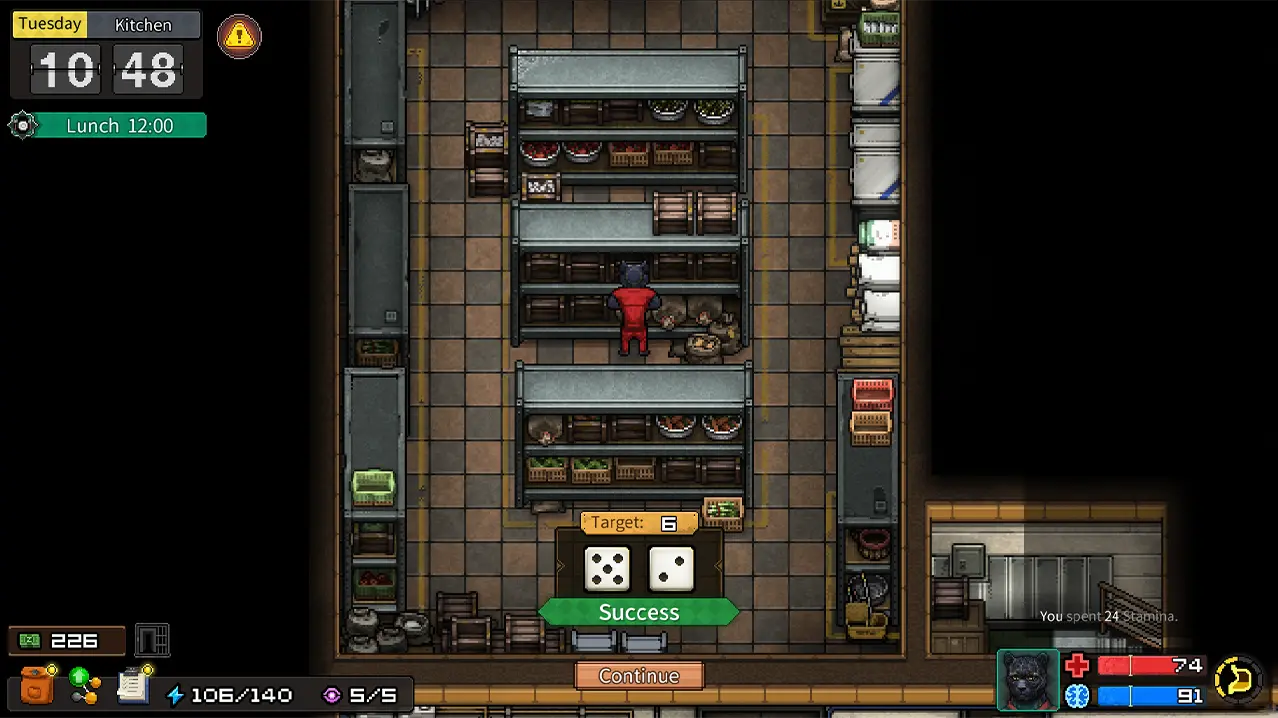Click the yellow warning alert icon
Image resolution: width=1278 pixels, height=718 pixels.
click(239, 37)
